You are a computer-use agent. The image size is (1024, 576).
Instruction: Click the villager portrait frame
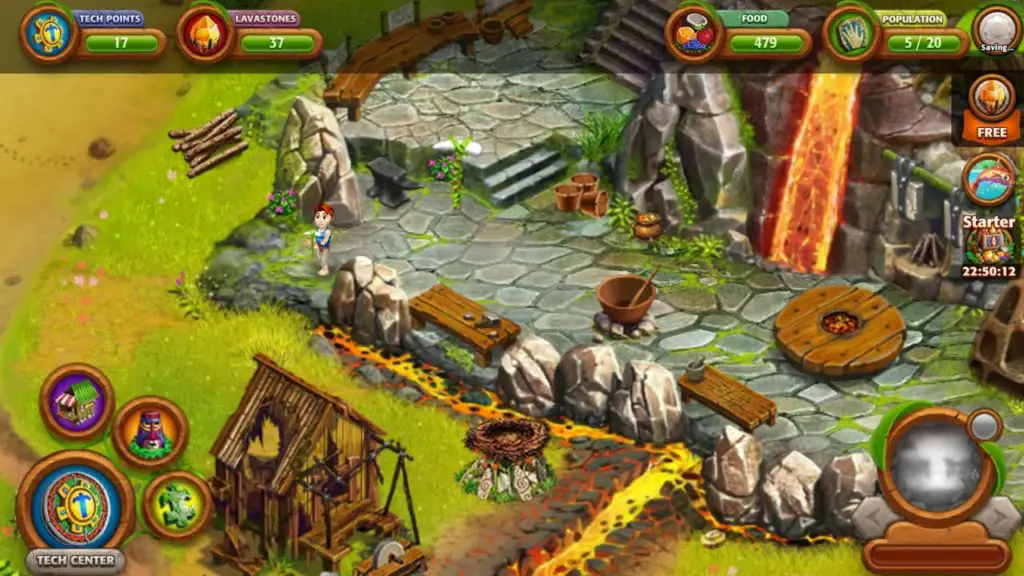[x=936, y=466]
